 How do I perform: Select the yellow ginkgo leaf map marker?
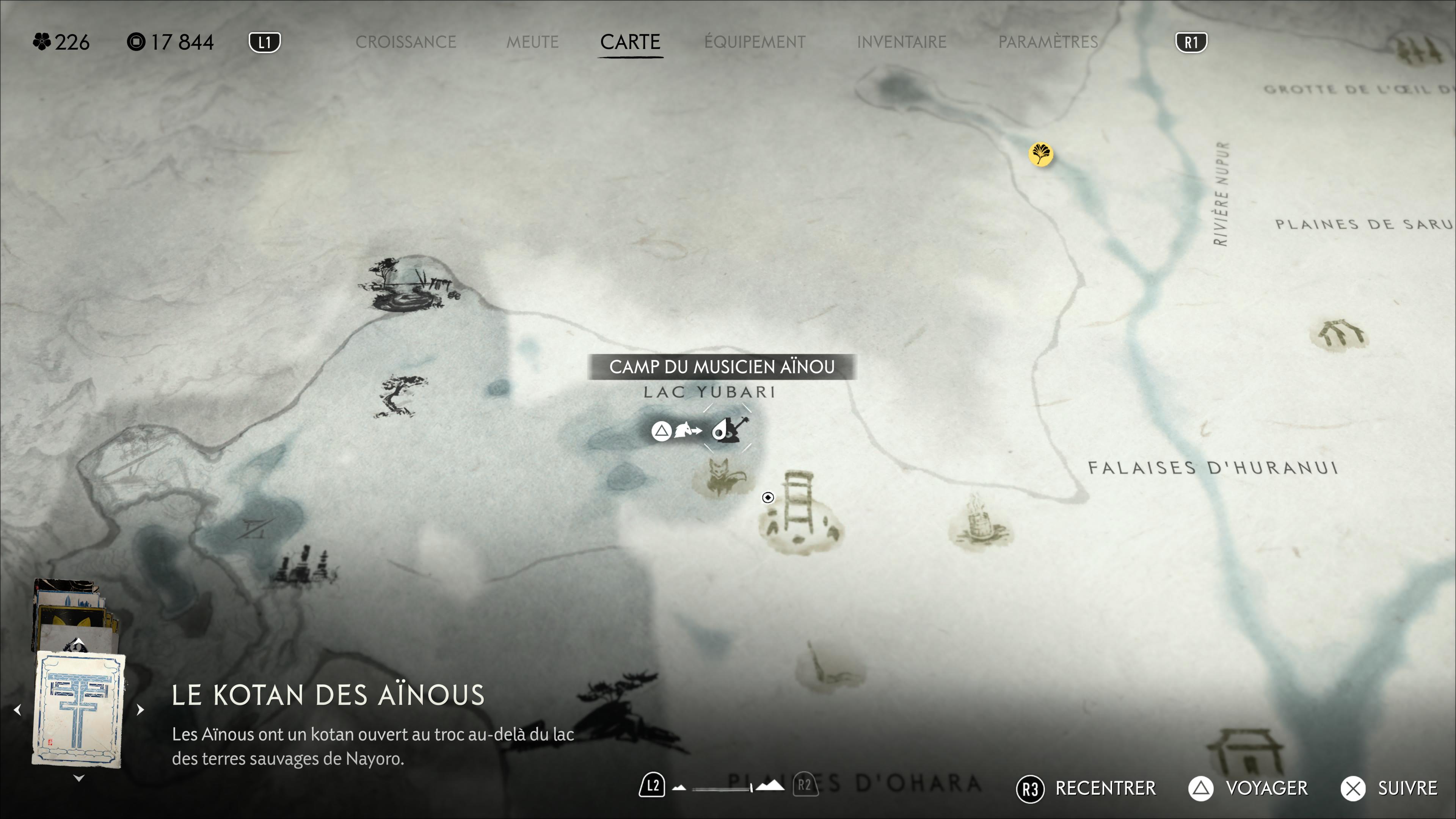pos(1040,154)
